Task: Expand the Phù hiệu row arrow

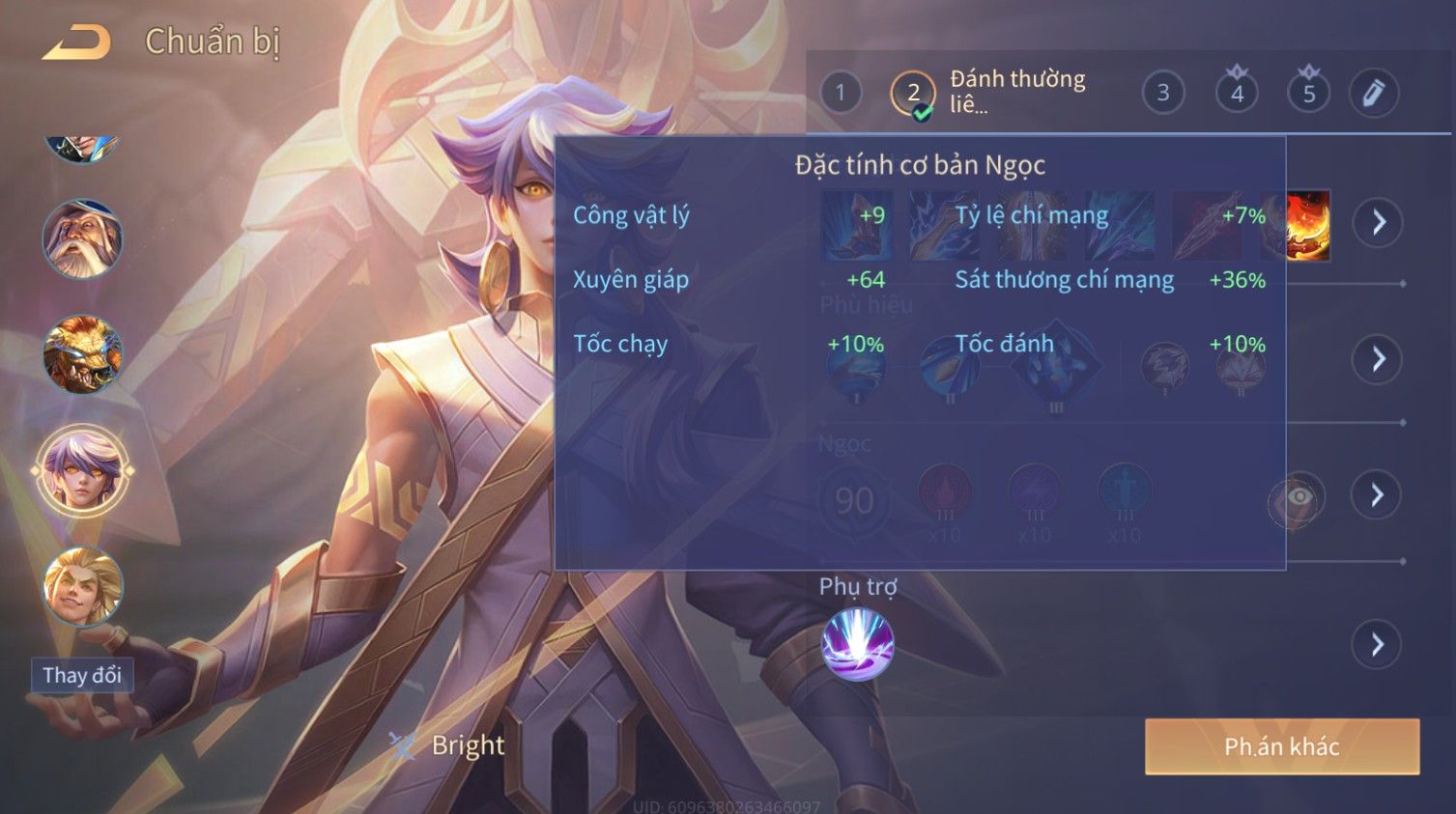Action: pyautogui.click(x=1378, y=359)
